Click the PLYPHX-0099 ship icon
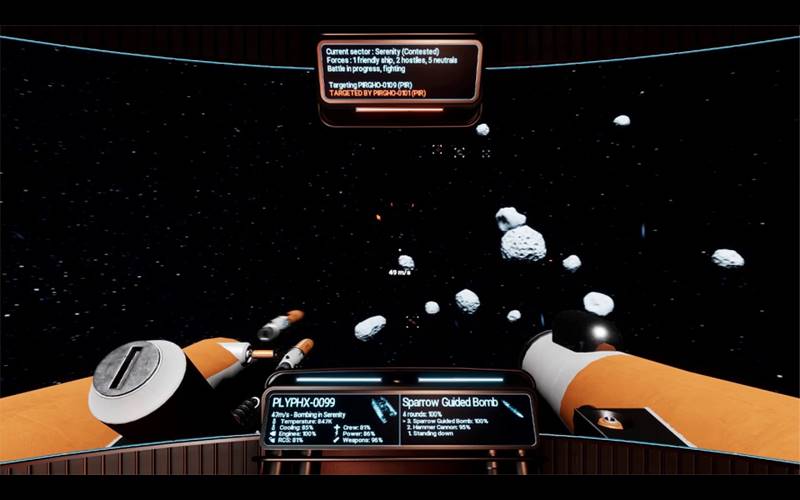 coord(379,409)
